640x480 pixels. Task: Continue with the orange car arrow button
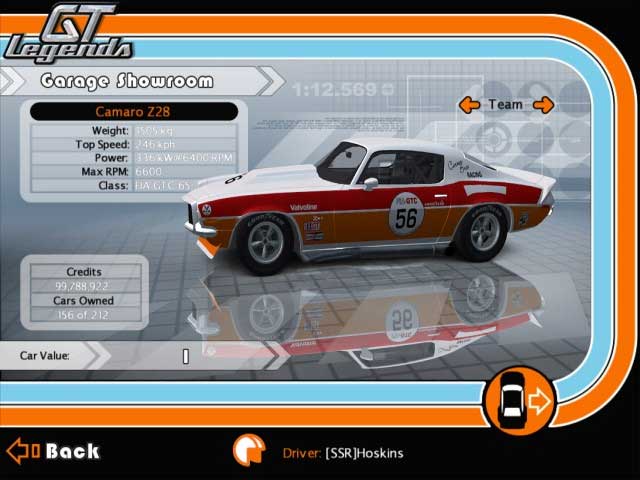click(x=518, y=402)
